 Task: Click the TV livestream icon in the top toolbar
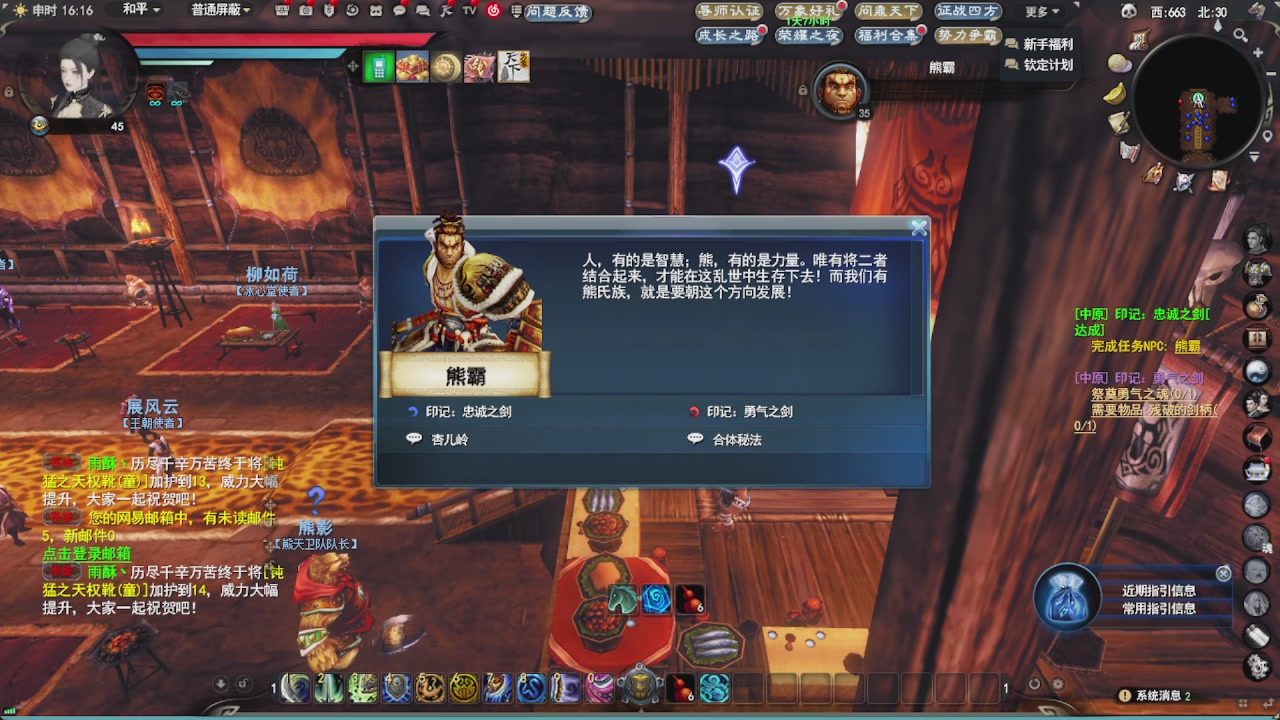469,11
